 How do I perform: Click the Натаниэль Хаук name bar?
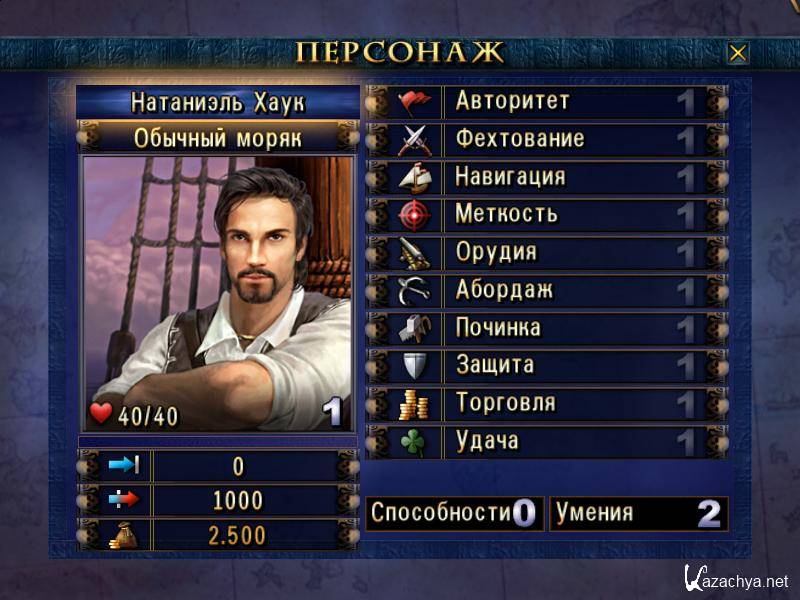tap(218, 102)
